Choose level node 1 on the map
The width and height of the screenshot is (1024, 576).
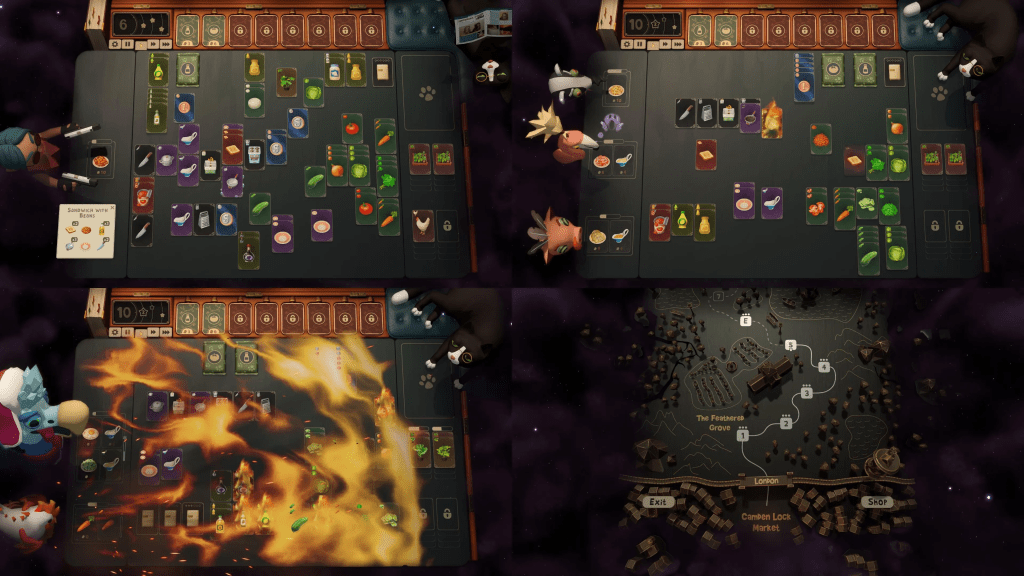[743, 435]
